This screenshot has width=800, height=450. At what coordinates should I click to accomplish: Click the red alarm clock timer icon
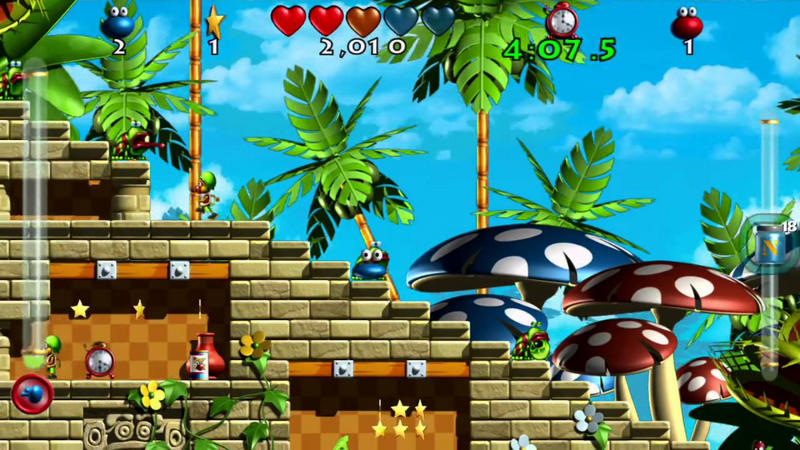[561, 20]
